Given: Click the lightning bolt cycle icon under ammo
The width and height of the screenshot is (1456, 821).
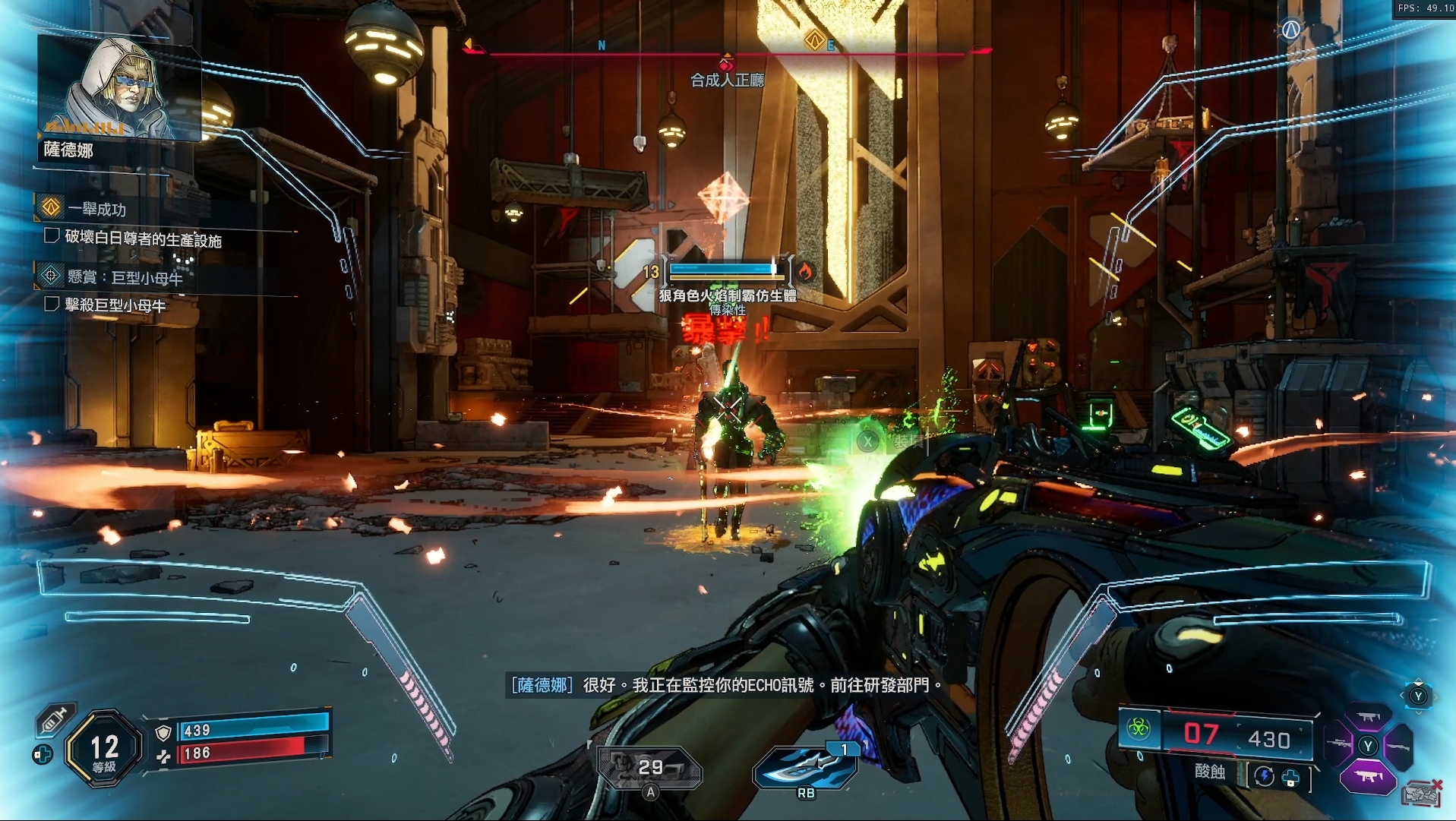Looking at the screenshot, I should tap(1264, 776).
